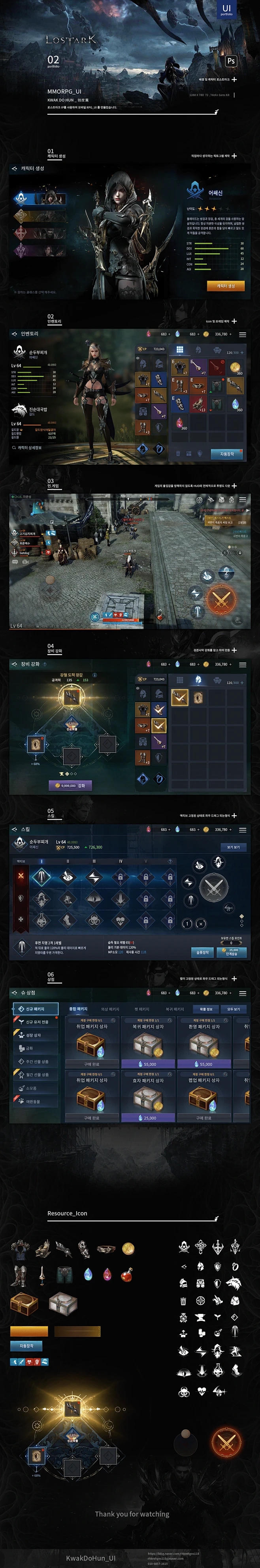Go back from the 캐릭터 생성 screen

tap(14, 169)
